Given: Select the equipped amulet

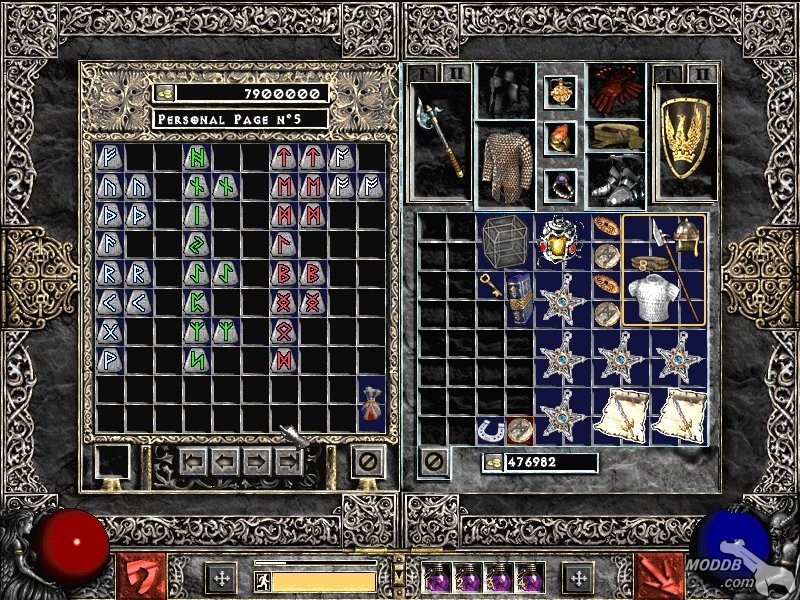Looking at the screenshot, I should click(560, 93).
